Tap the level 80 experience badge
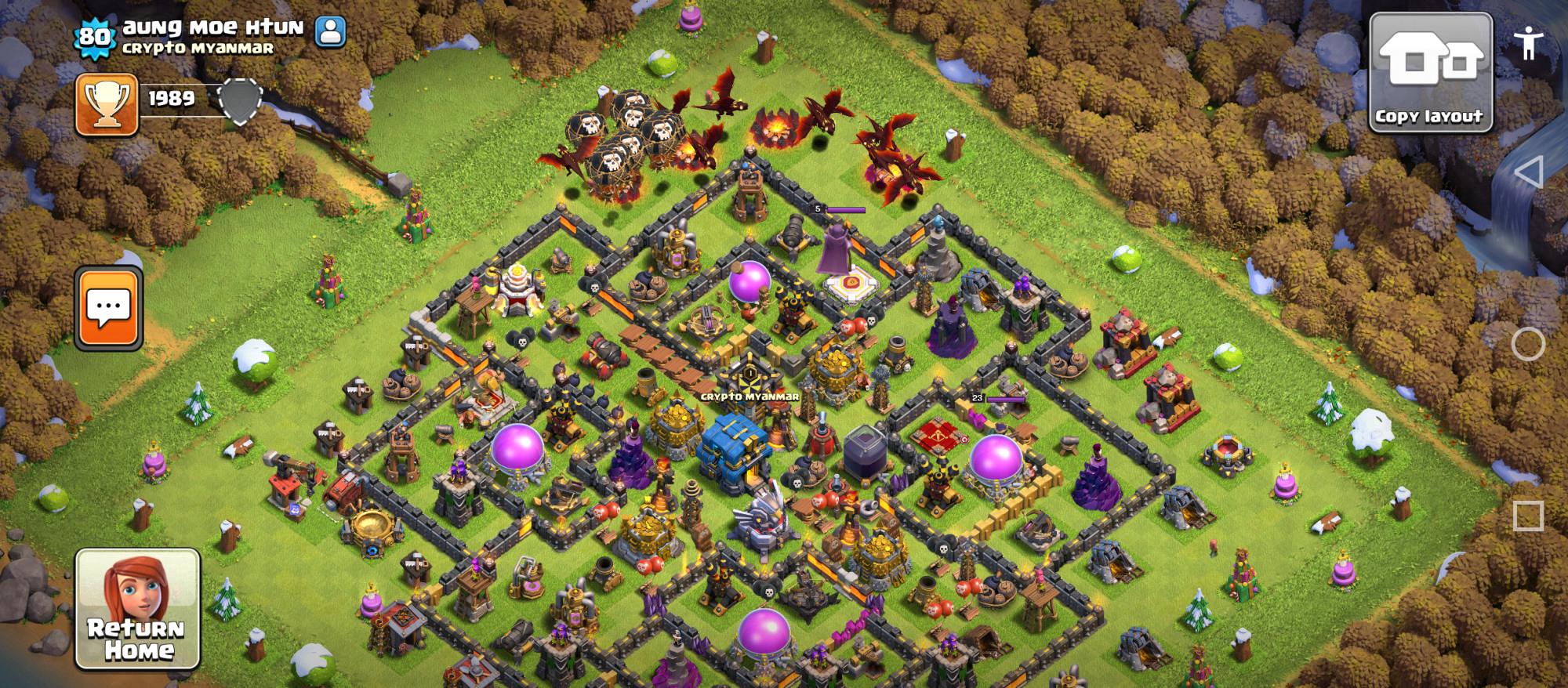The height and width of the screenshot is (688, 1568). point(94,37)
